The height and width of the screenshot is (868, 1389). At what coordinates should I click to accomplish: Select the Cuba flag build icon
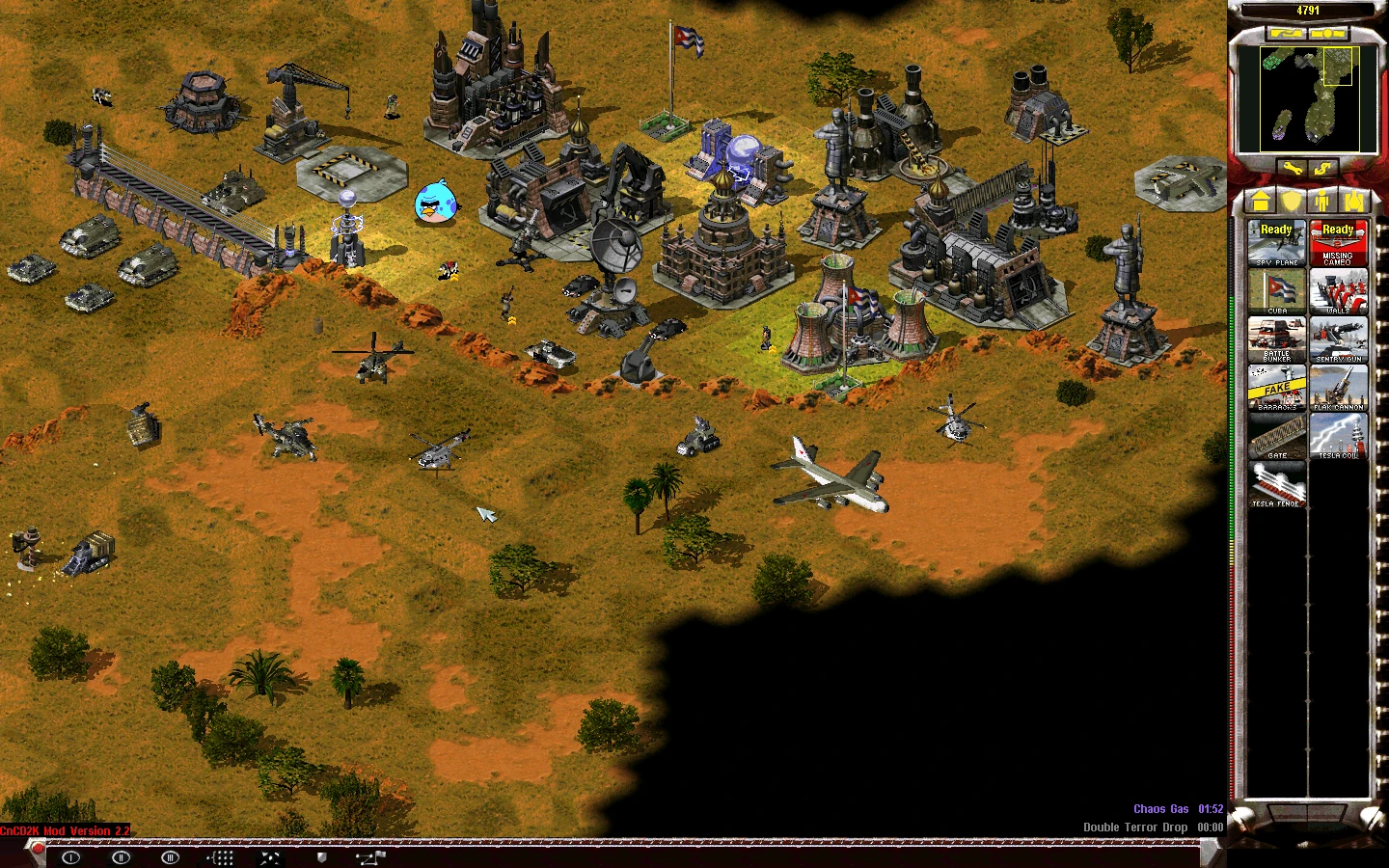click(1276, 291)
